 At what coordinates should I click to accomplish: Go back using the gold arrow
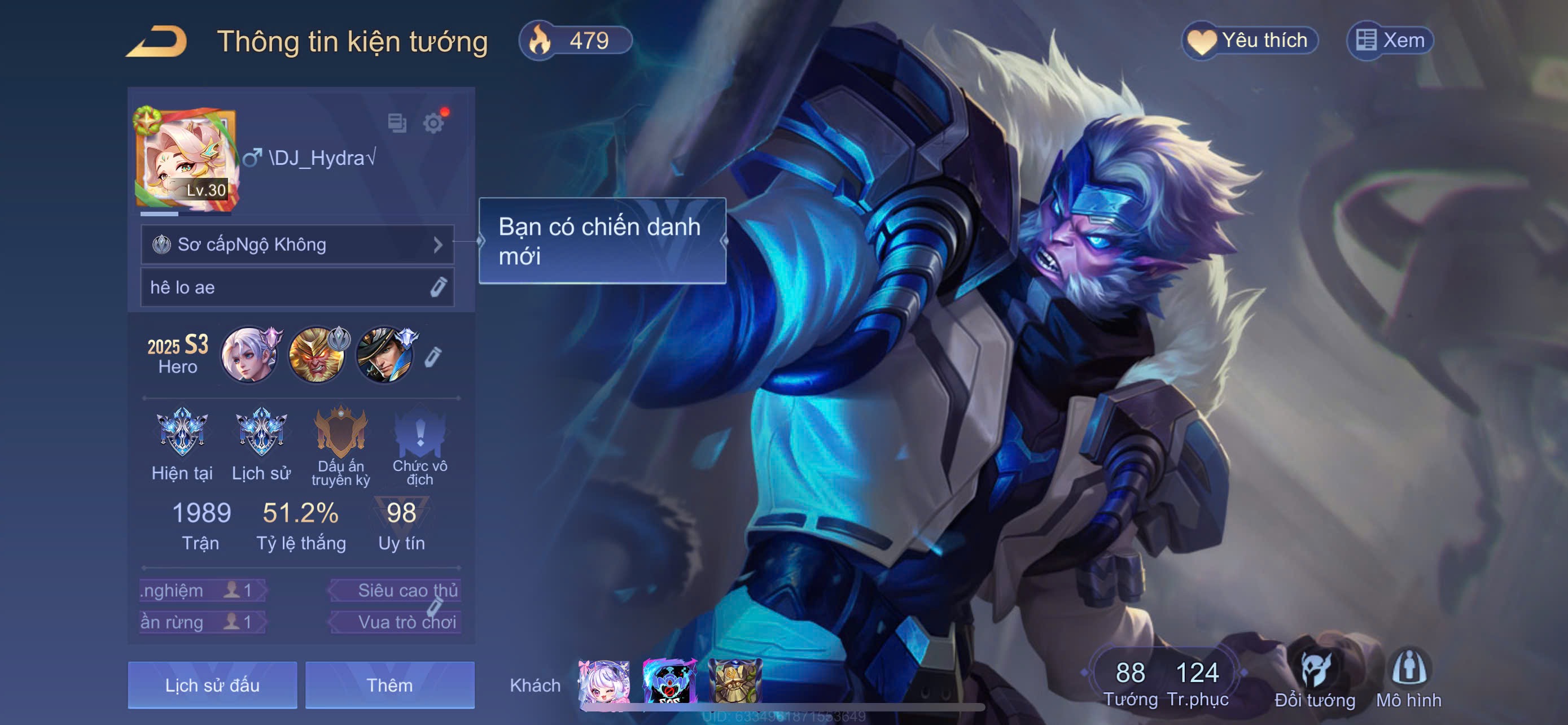tap(157, 41)
